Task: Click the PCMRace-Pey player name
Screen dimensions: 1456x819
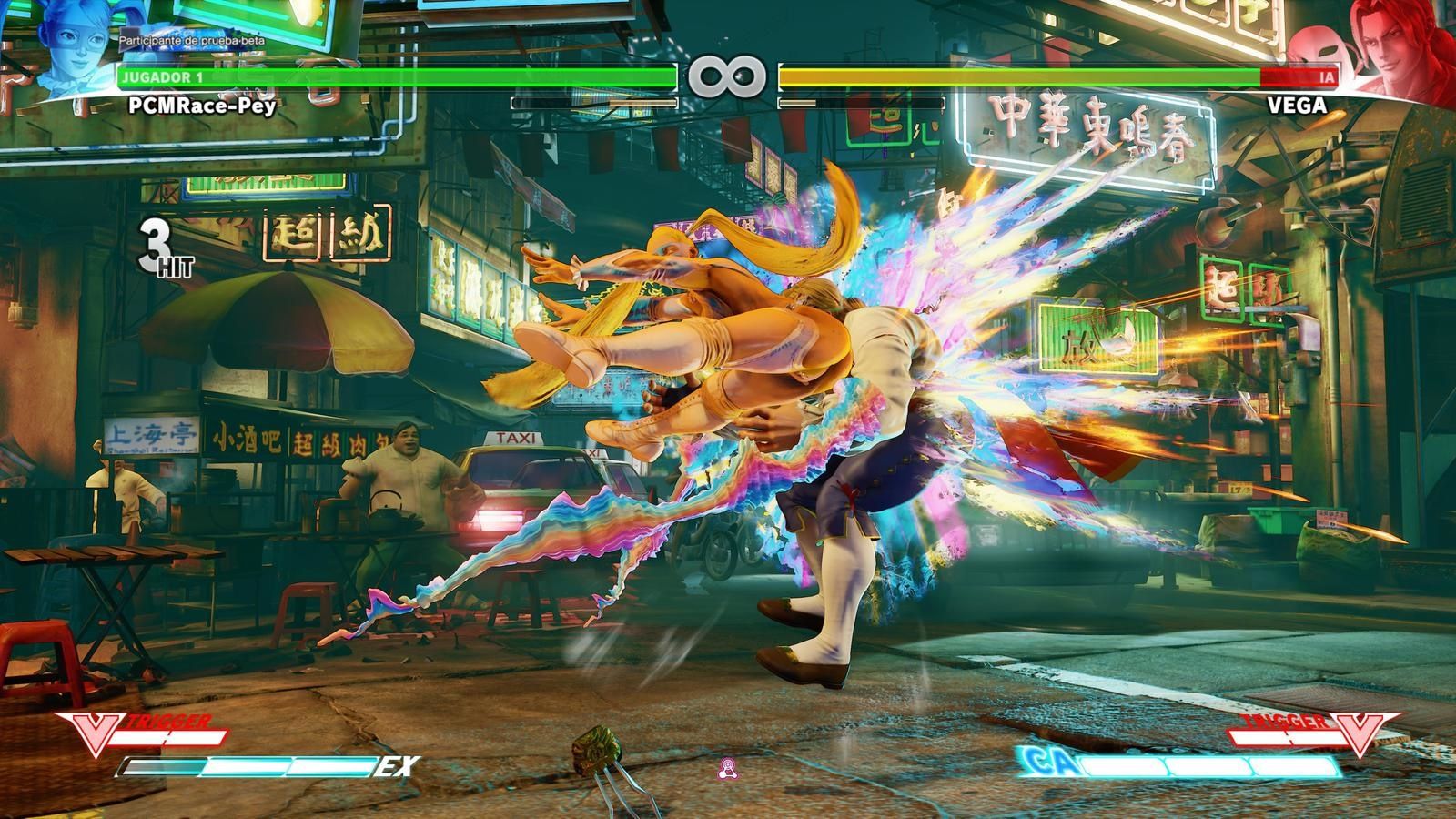Action: (x=202, y=105)
